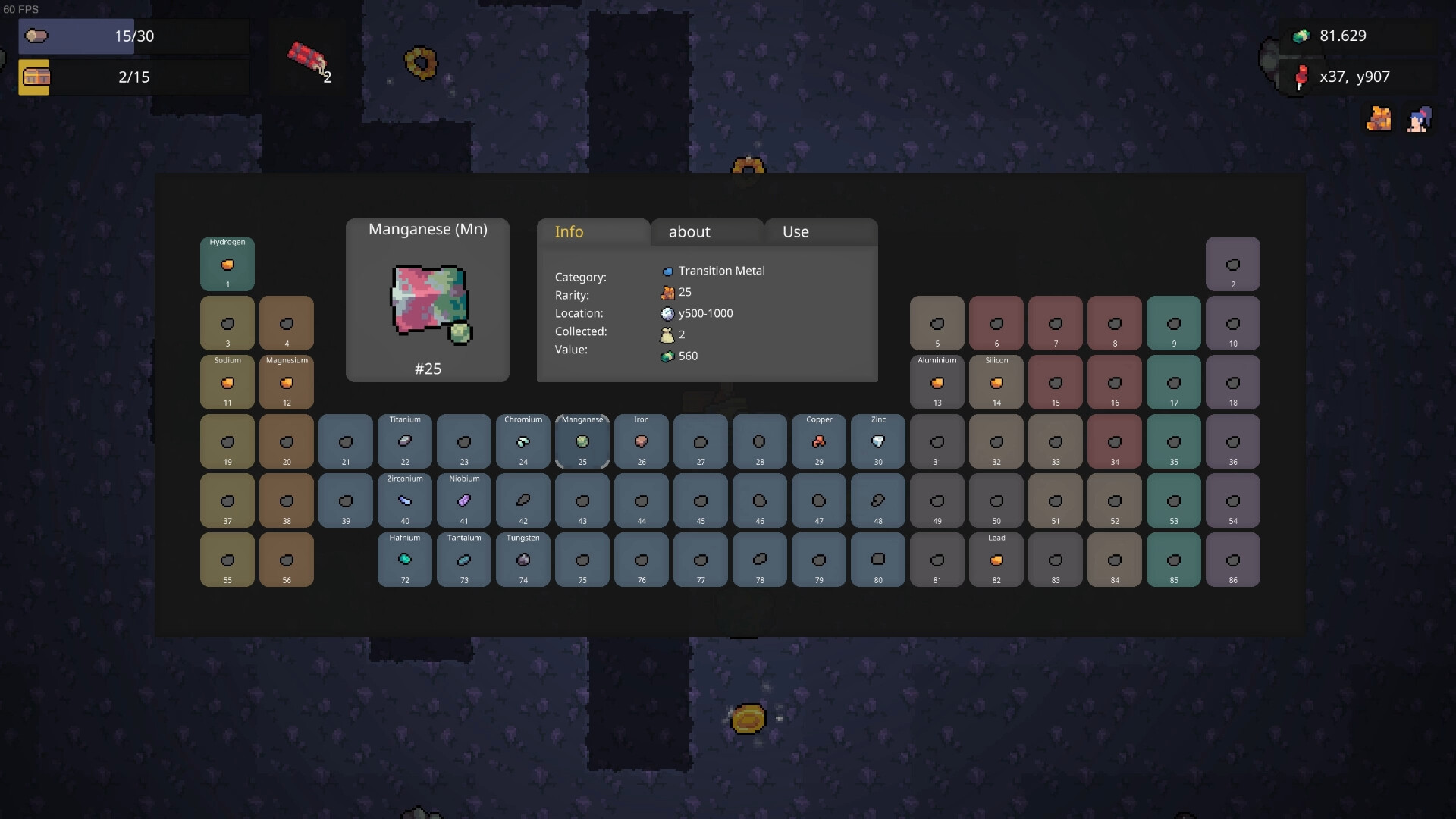Open the Use tab
The width and height of the screenshot is (1456, 819).
(821, 232)
